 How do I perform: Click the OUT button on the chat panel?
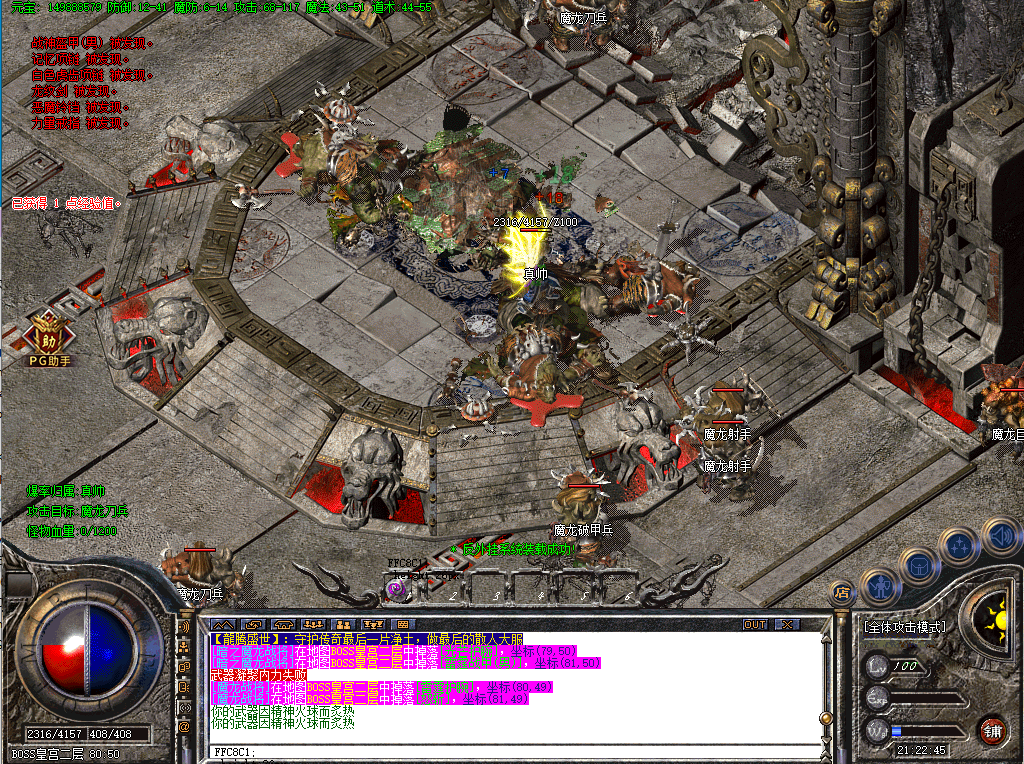755,624
